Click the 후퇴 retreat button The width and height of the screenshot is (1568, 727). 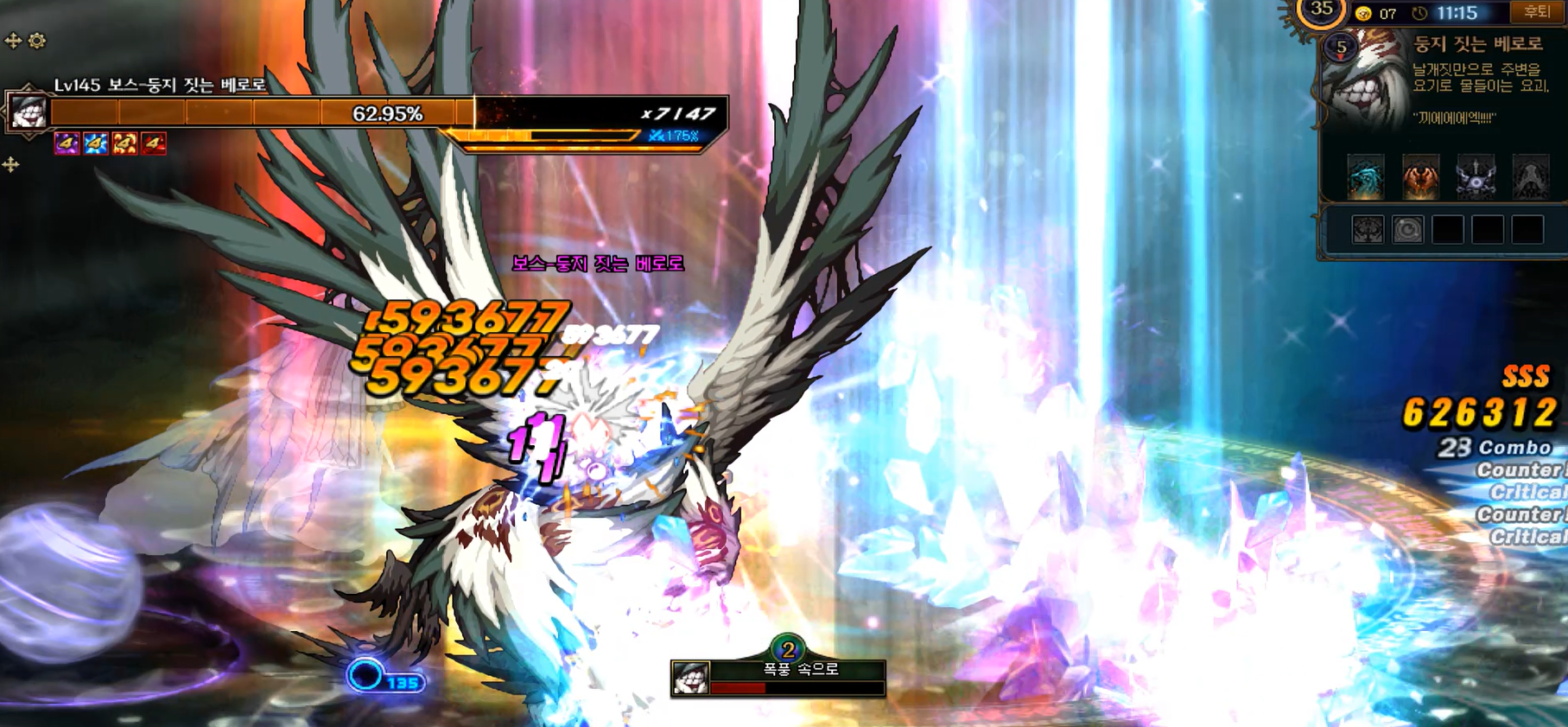pyautogui.click(x=1535, y=12)
